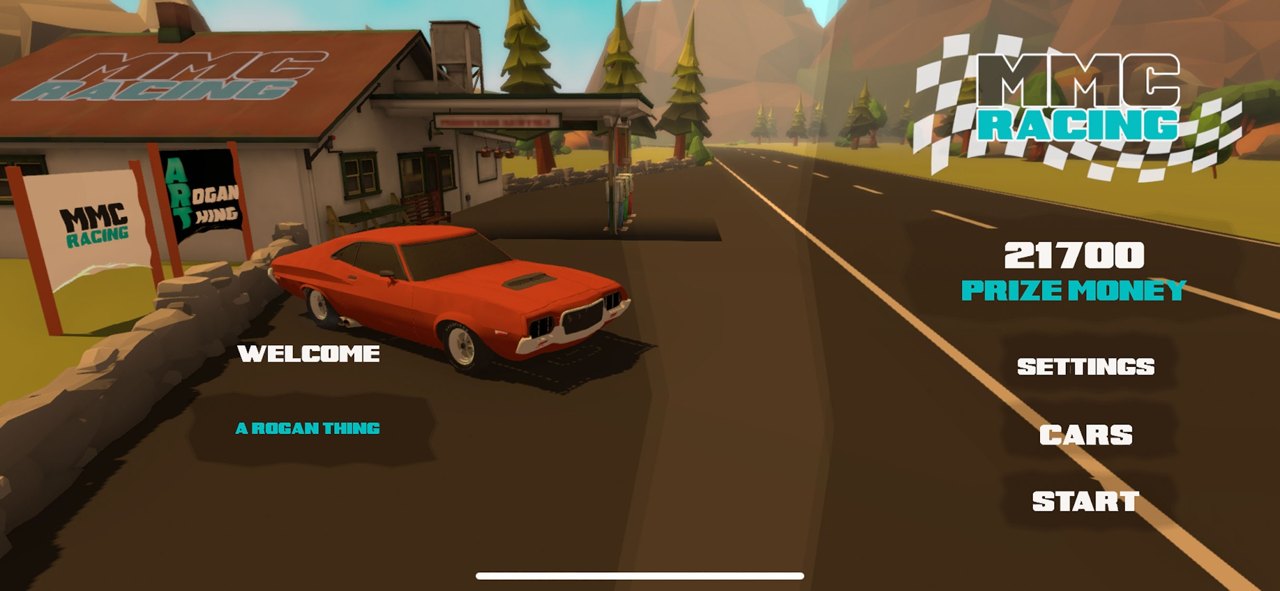
Task: Tap the A Rogan Thing player name
Action: coord(308,428)
